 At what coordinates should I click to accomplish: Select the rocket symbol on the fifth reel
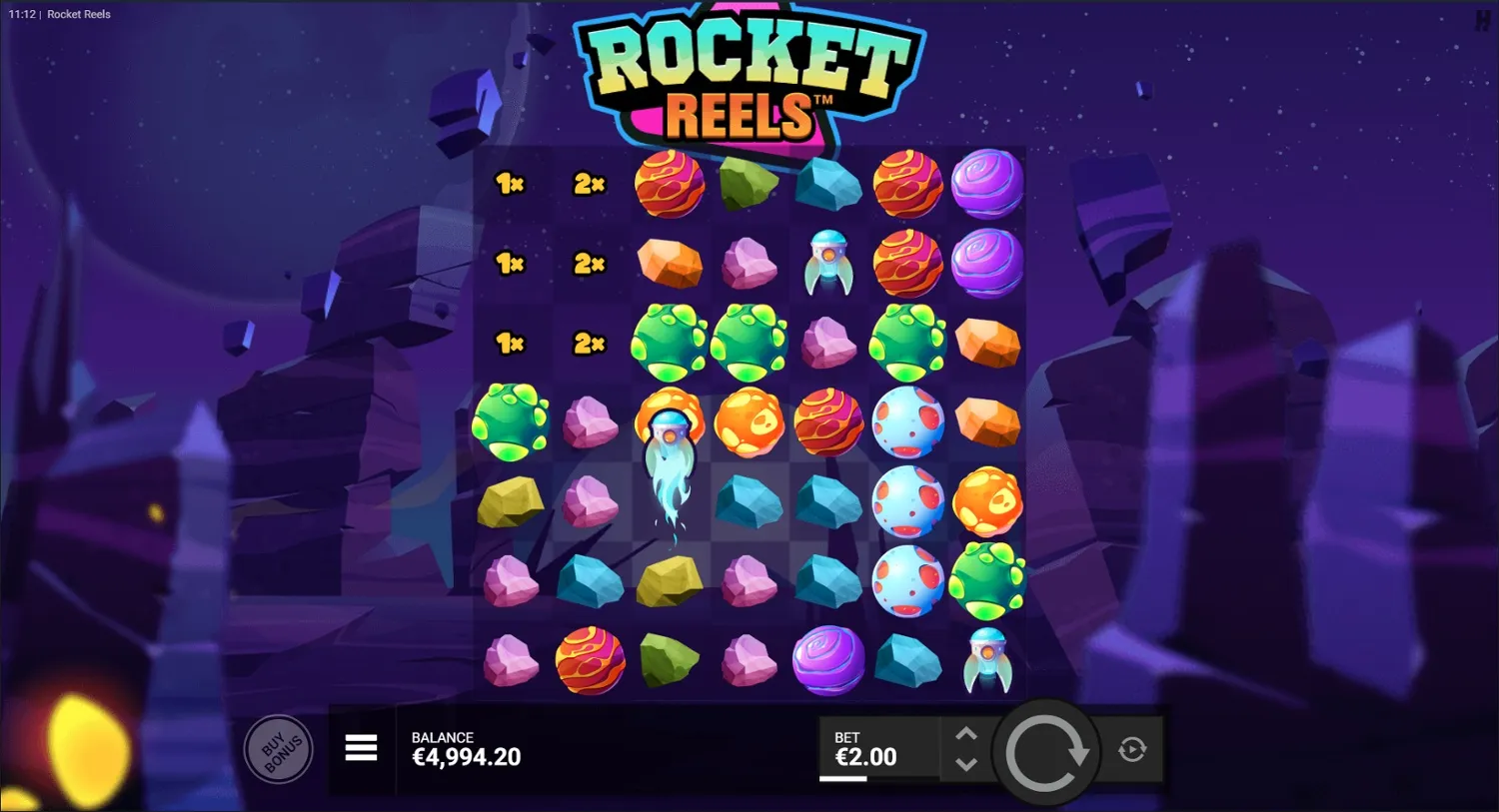pyautogui.click(x=825, y=265)
